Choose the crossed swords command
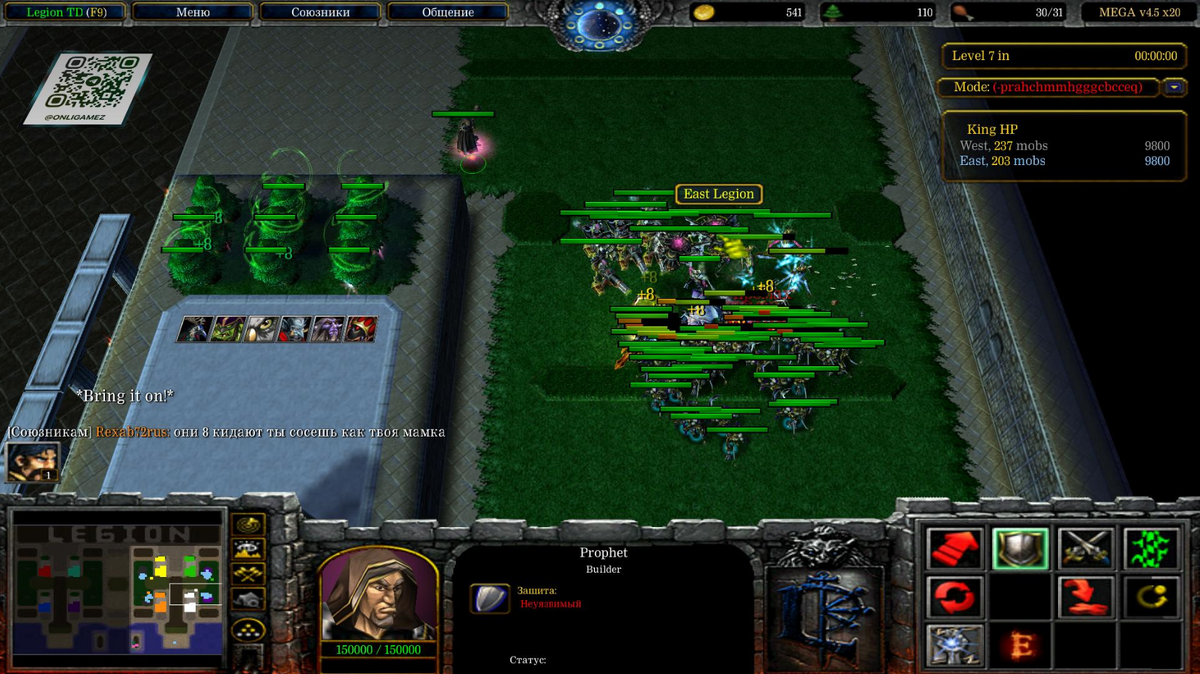The height and width of the screenshot is (674, 1200). [1085, 548]
